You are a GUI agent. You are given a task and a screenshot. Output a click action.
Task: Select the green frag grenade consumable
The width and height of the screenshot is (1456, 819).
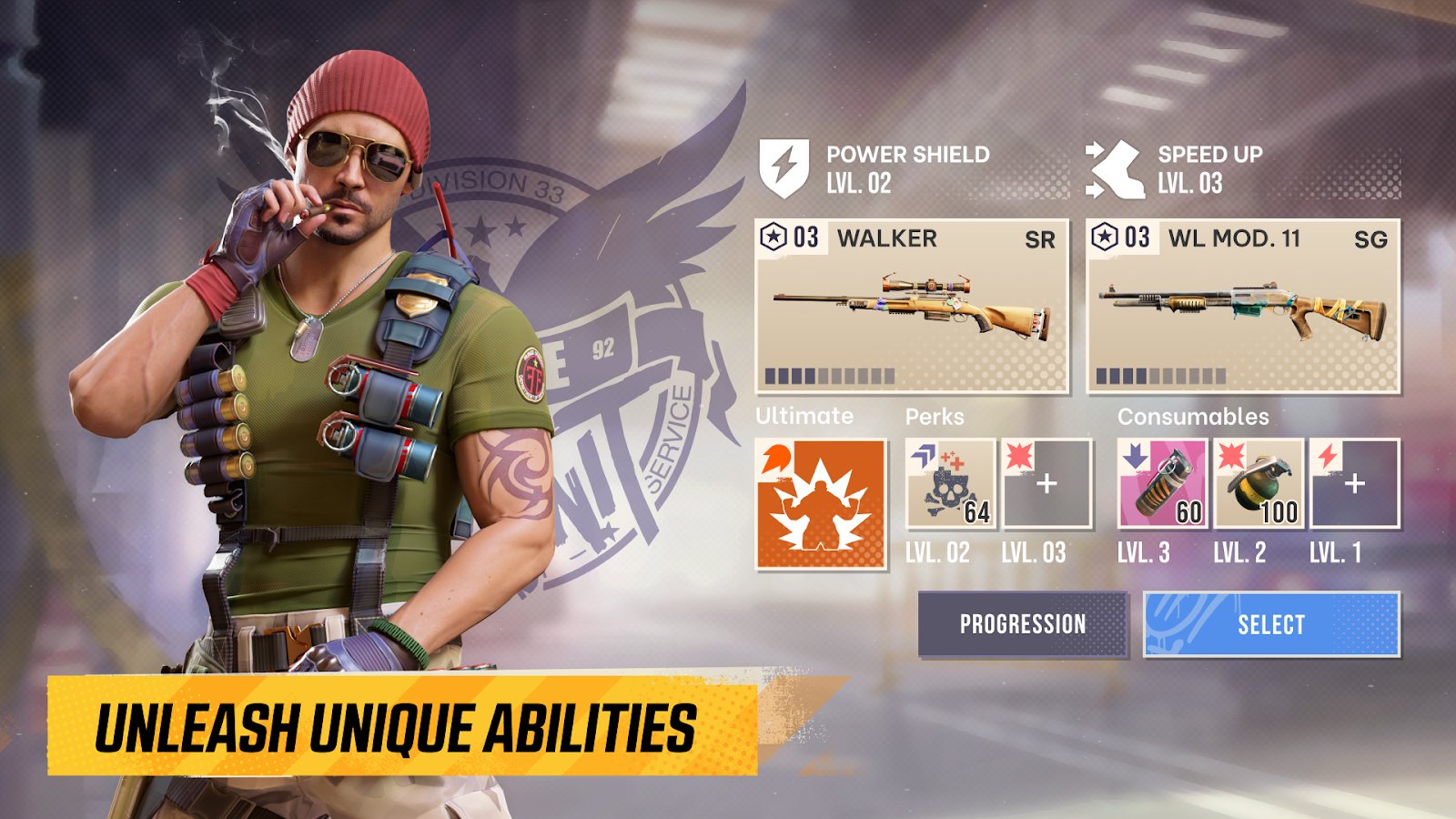tap(1259, 484)
